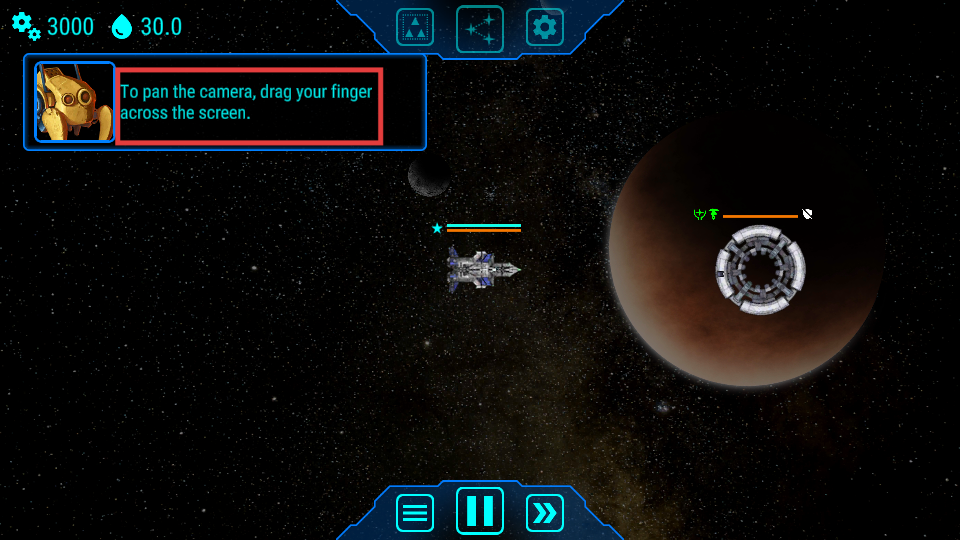Show the star map view
Viewport: 960px width, 540px height.
(x=480, y=28)
